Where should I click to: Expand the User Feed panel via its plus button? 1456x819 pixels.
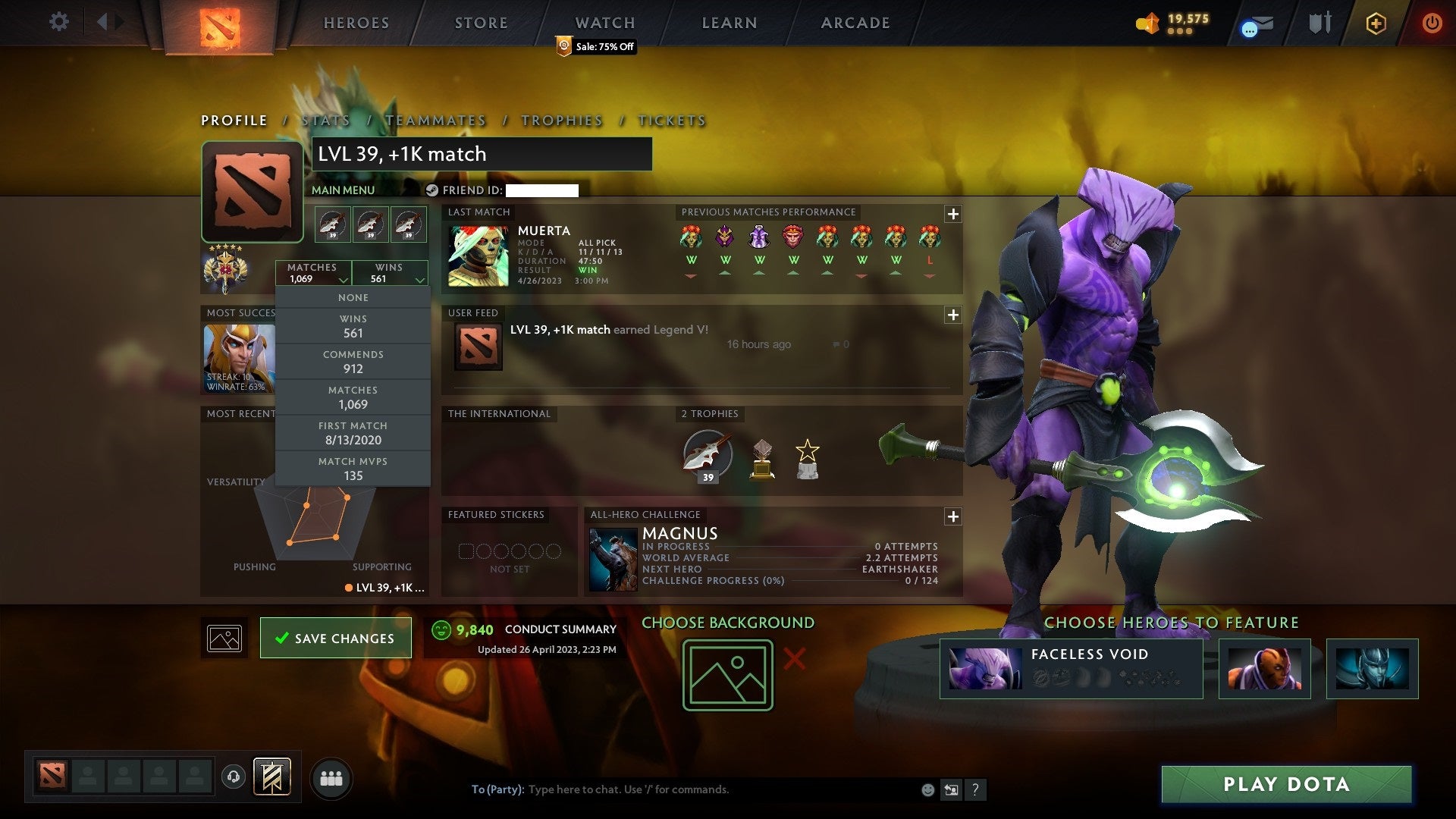[952, 312]
